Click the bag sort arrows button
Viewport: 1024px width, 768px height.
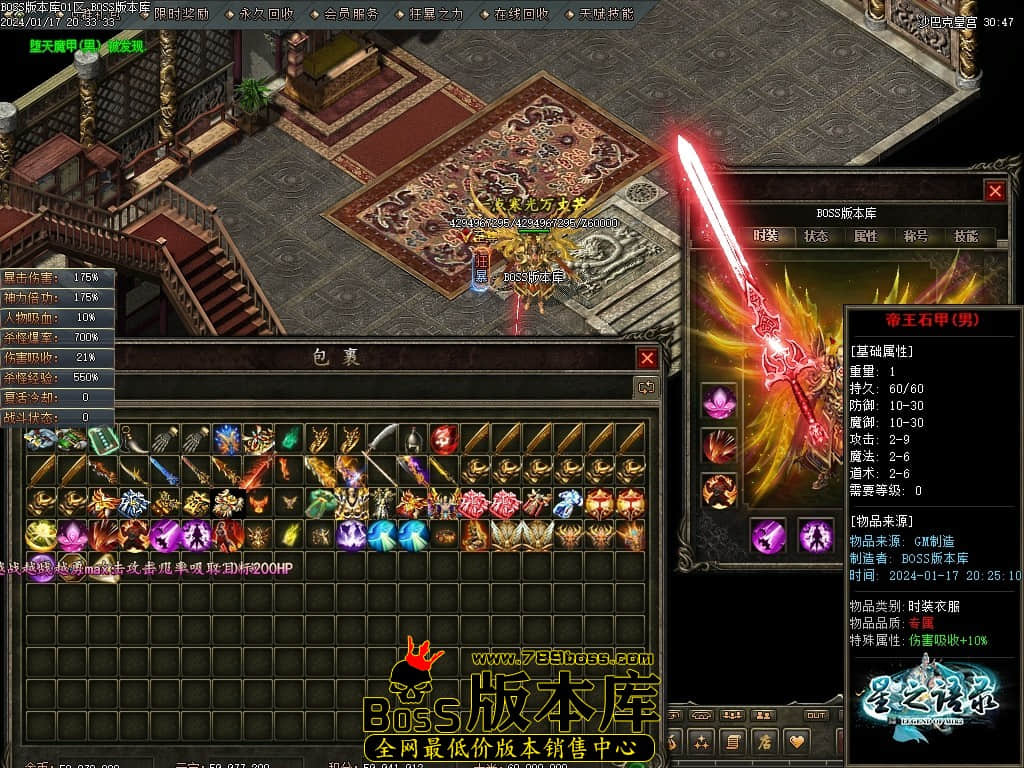click(647, 386)
